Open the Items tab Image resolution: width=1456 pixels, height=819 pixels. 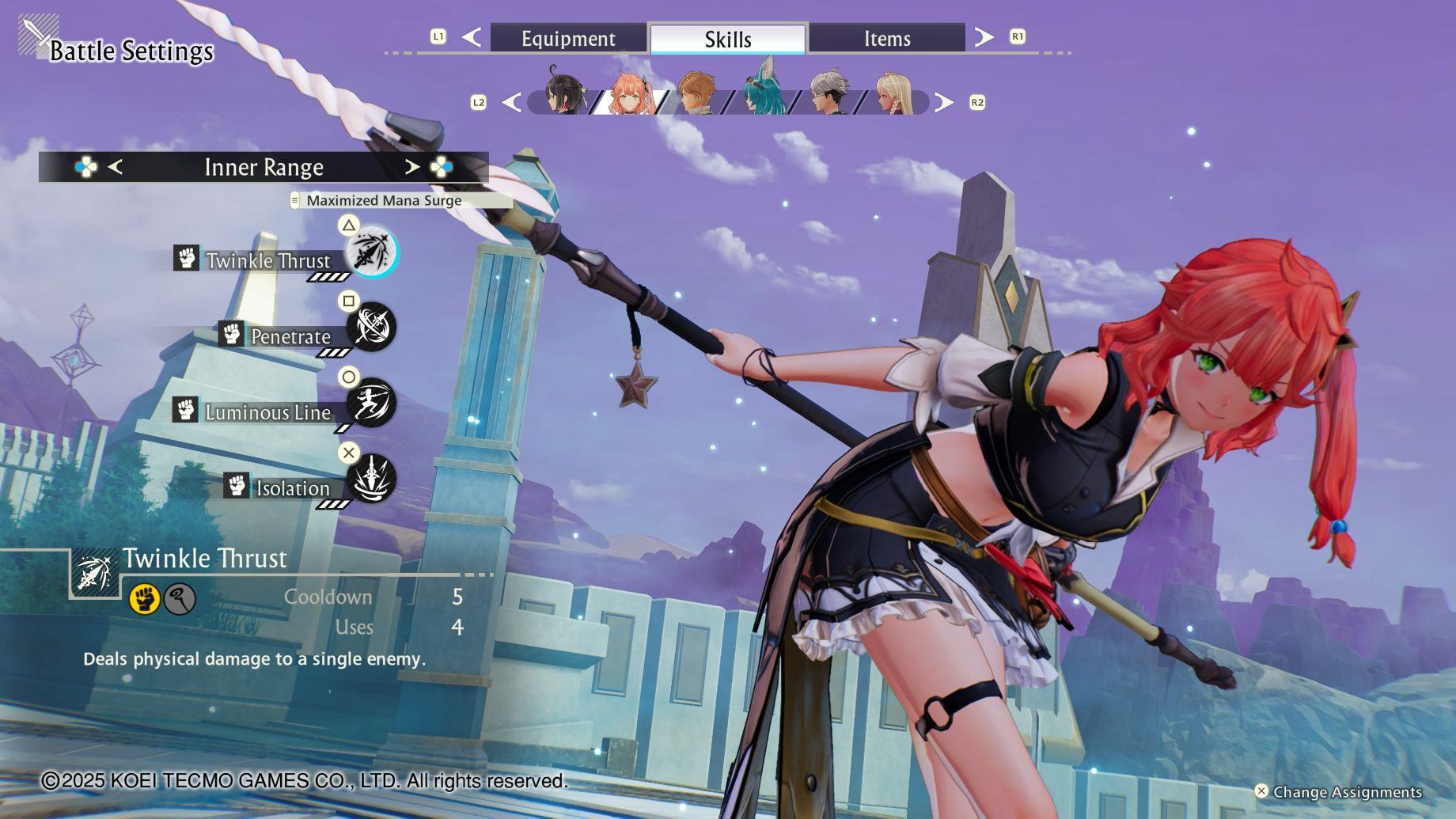point(886,38)
